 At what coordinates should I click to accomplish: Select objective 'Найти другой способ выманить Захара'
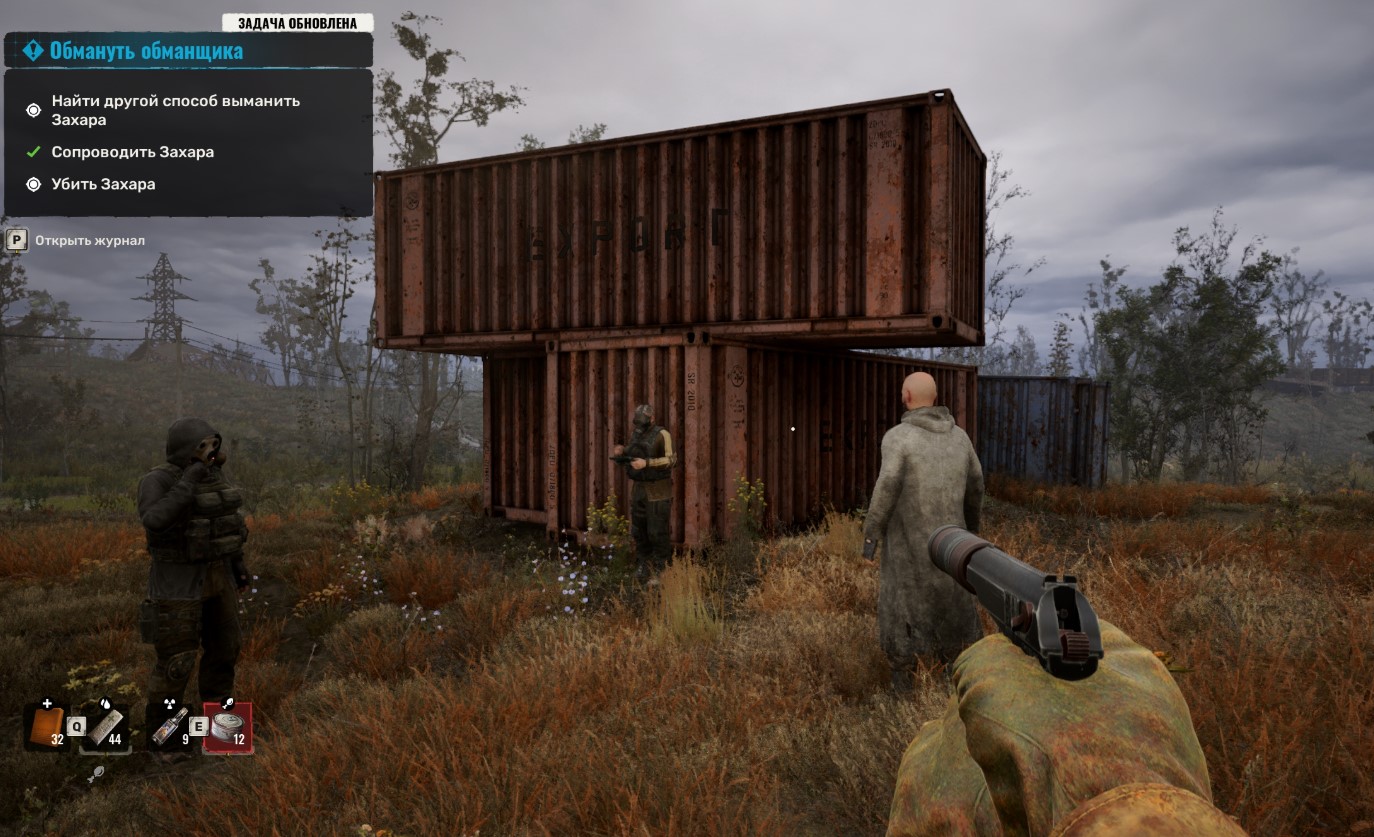175,110
